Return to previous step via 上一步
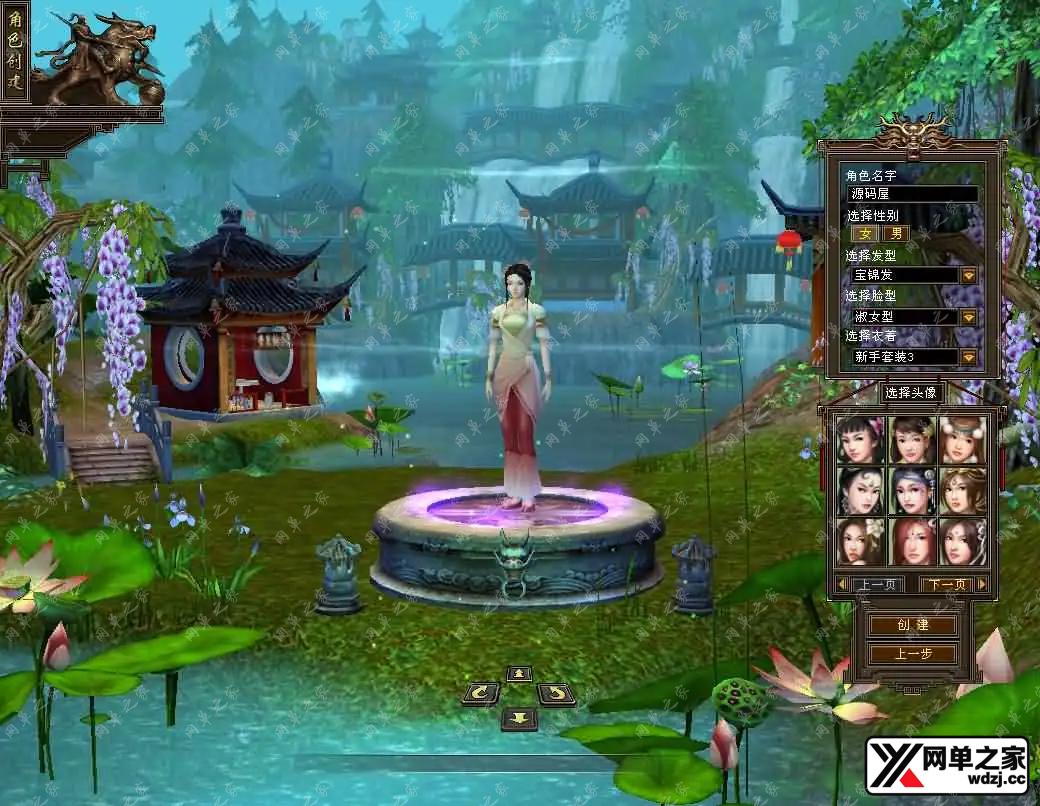The image size is (1040, 806). tap(911, 654)
